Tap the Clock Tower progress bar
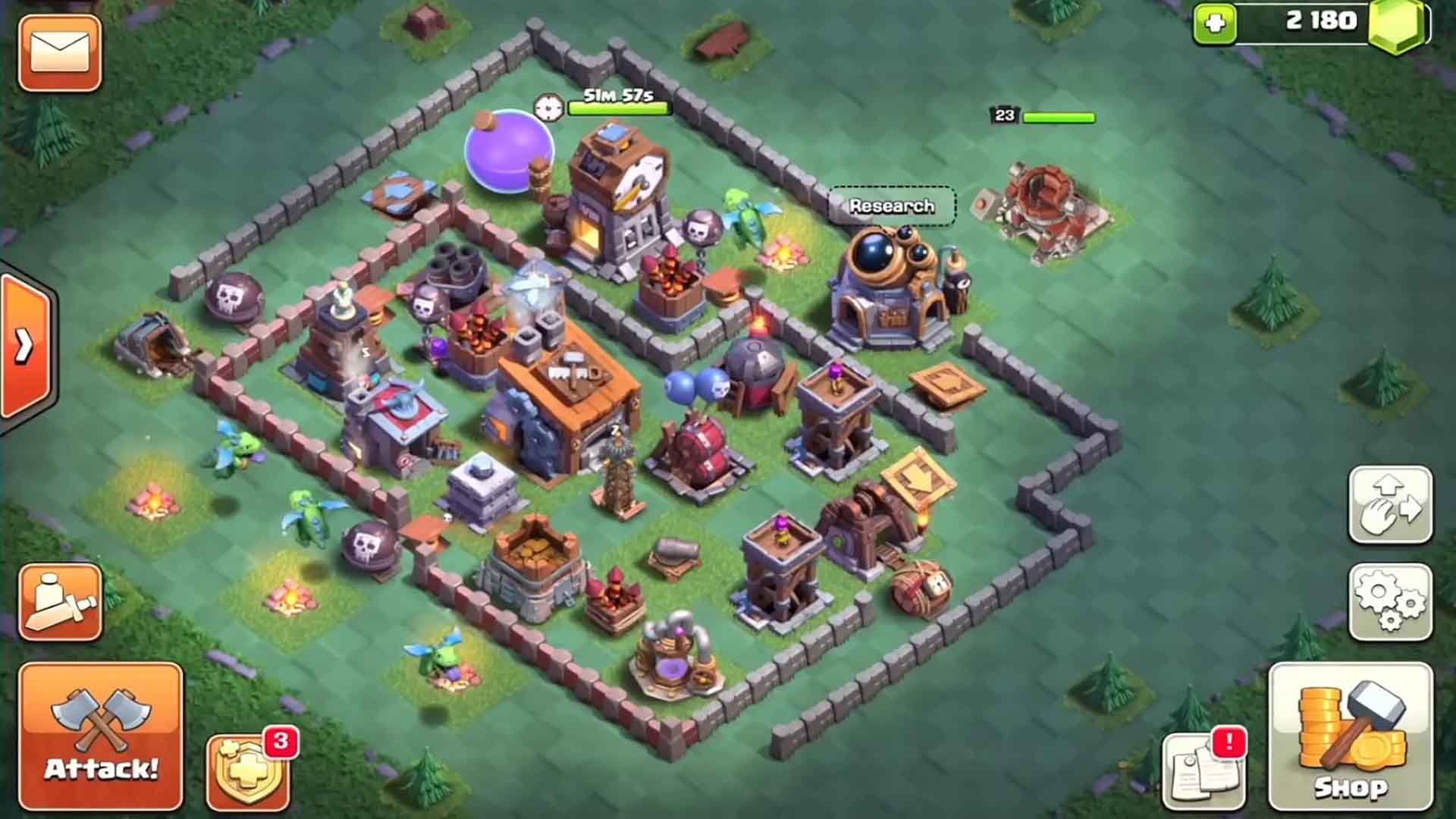Viewport: 1456px width, 819px height. point(622,108)
